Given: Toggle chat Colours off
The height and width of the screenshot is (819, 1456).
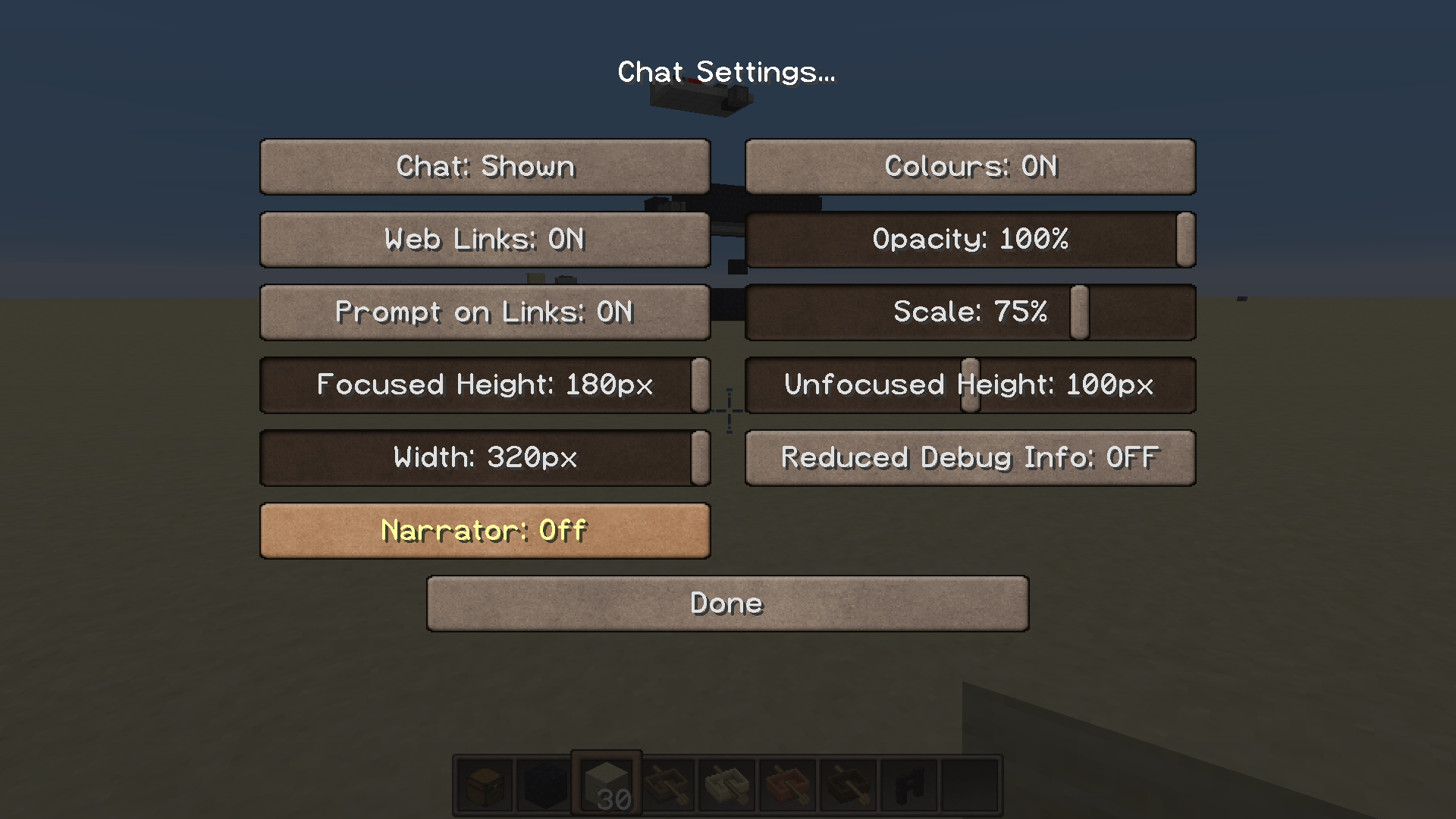Looking at the screenshot, I should click(x=969, y=167).
